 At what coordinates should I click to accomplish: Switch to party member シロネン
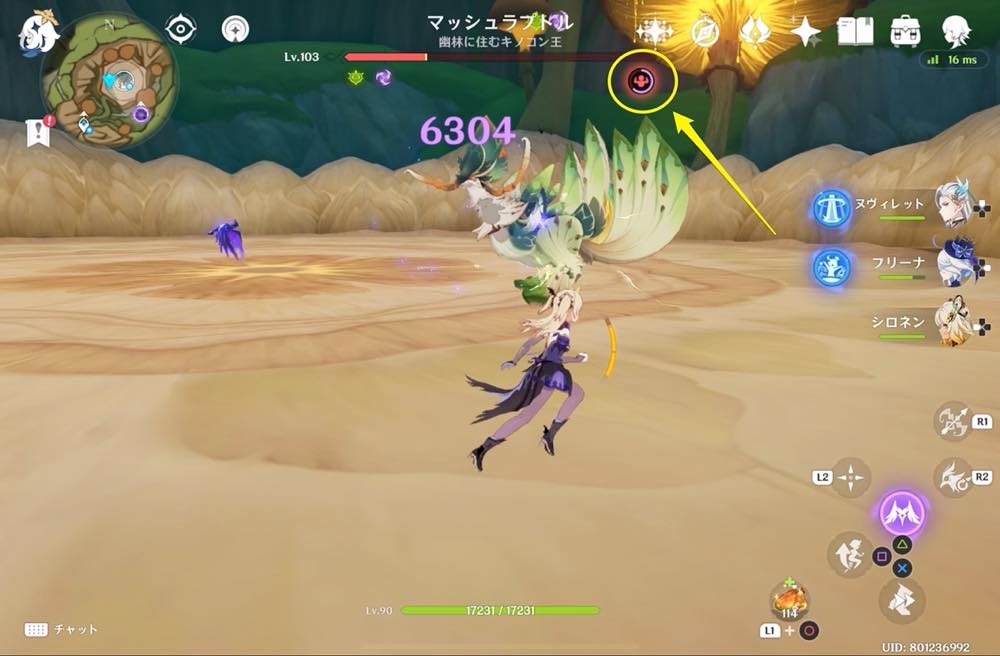[950, 323]
